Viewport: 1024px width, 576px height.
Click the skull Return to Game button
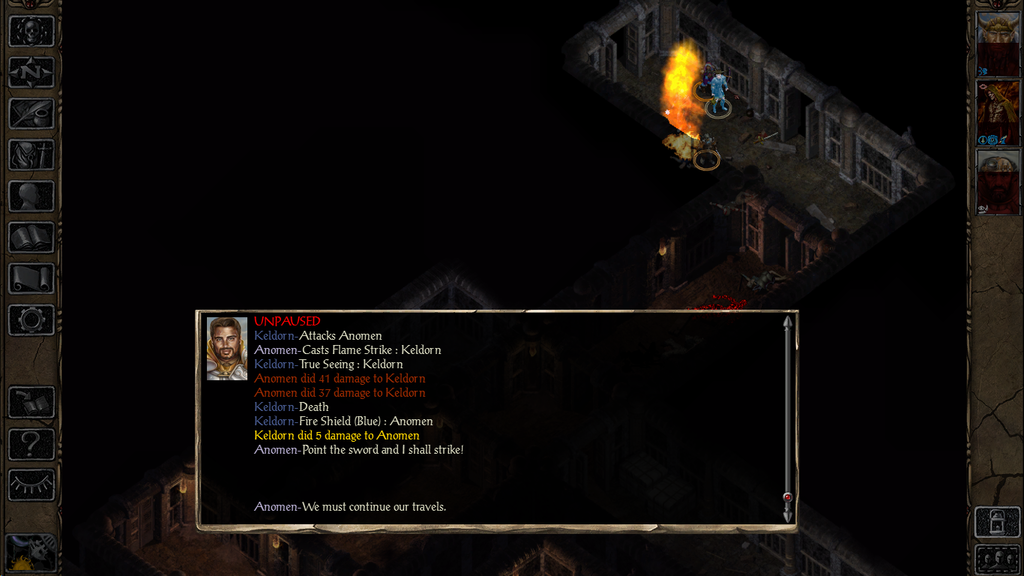click(31, 30)
